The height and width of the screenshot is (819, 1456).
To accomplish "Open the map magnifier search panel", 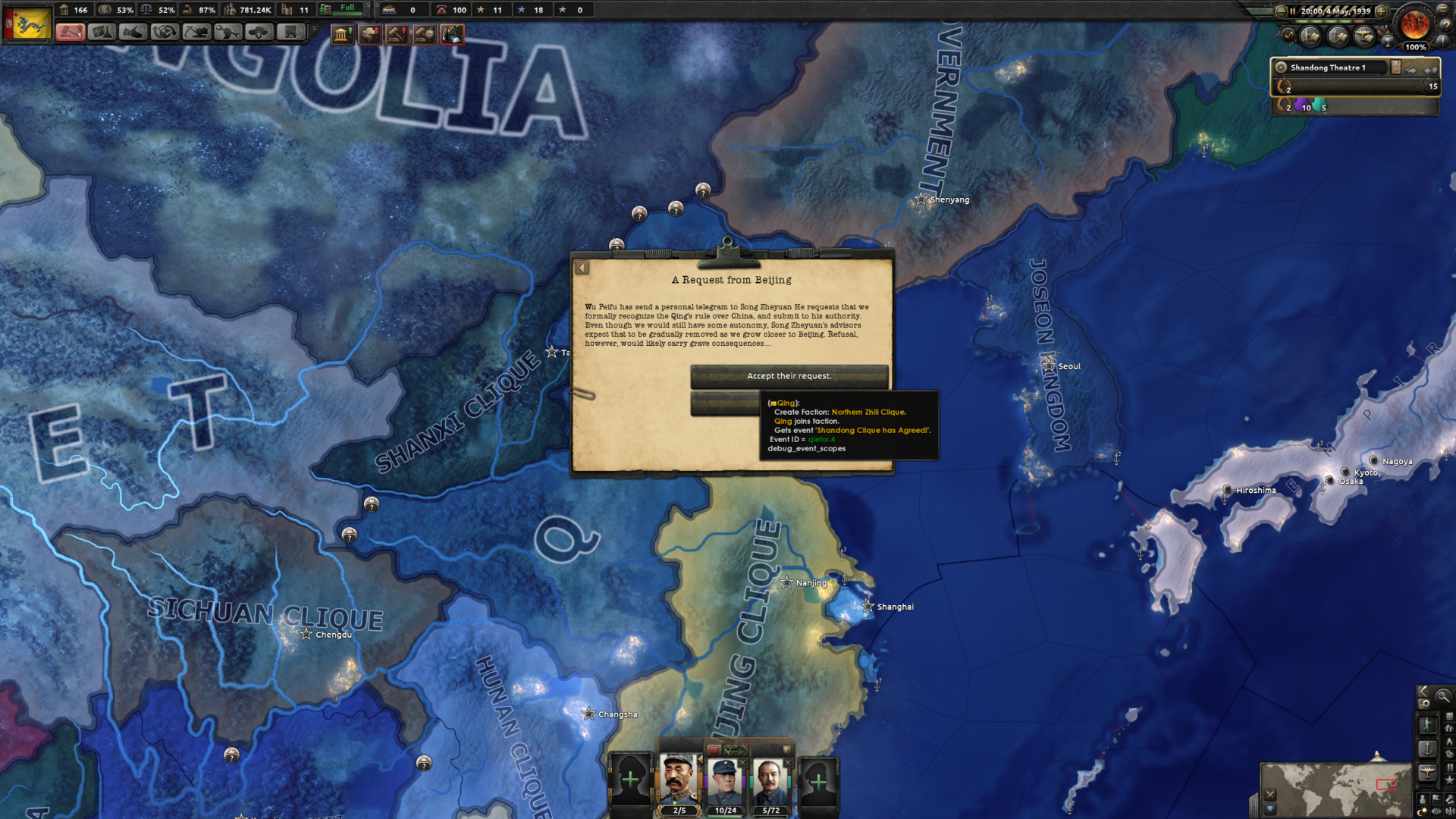I will [x=1444, y=696].
